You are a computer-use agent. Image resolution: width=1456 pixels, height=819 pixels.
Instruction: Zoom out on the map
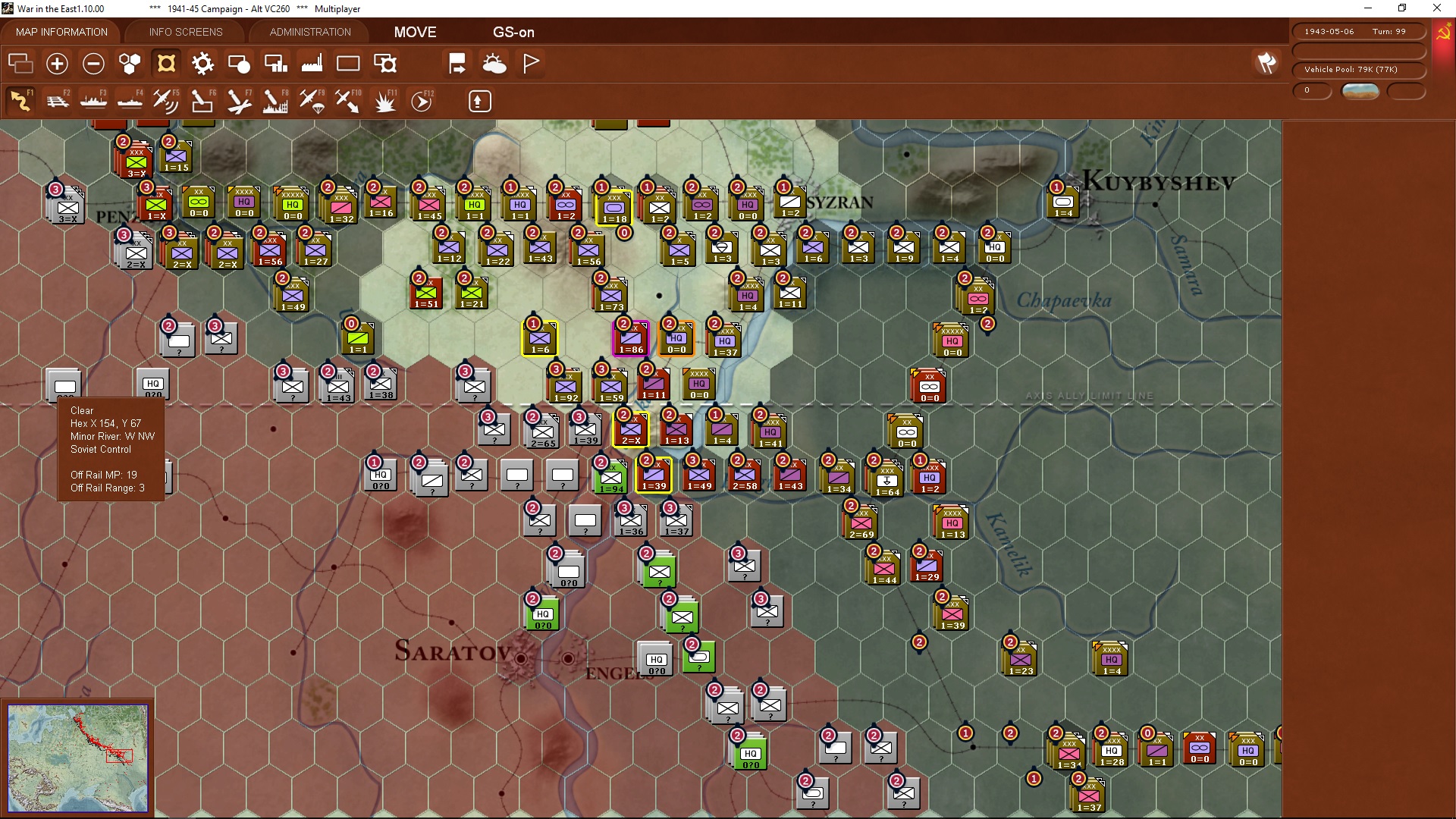tap(93, 64)
